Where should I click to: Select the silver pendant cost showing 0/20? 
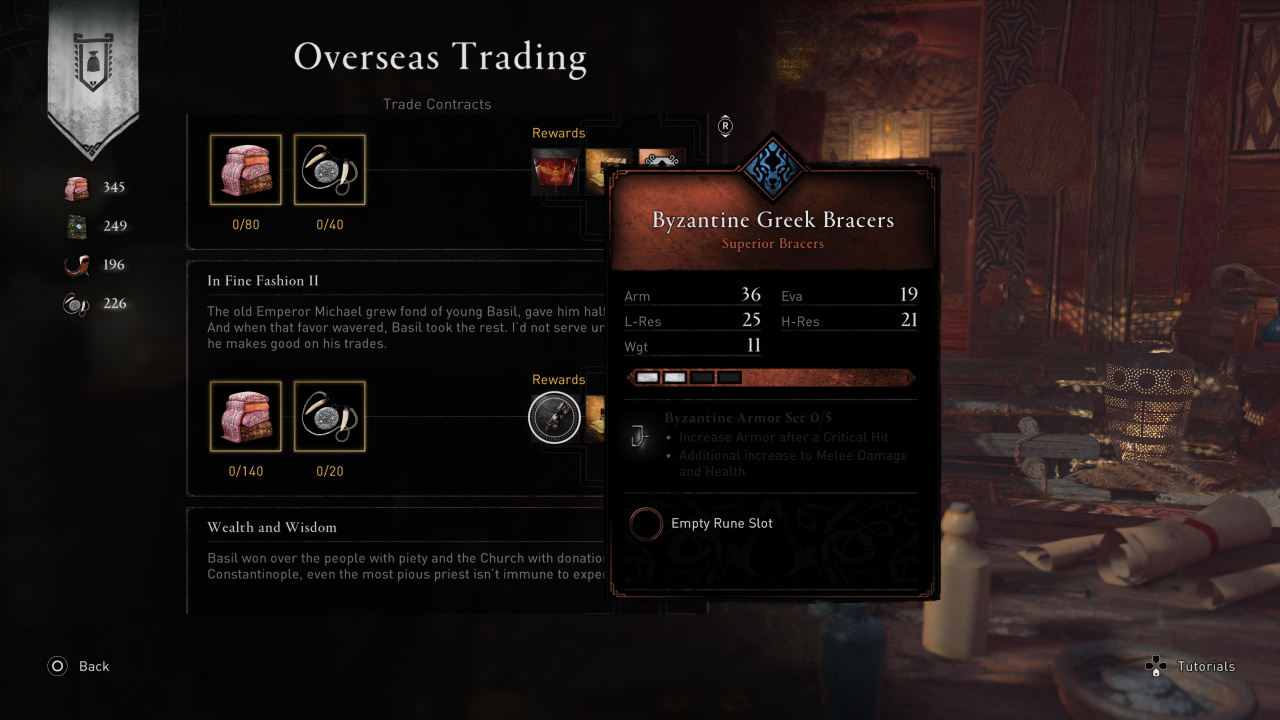coord(330,416)
